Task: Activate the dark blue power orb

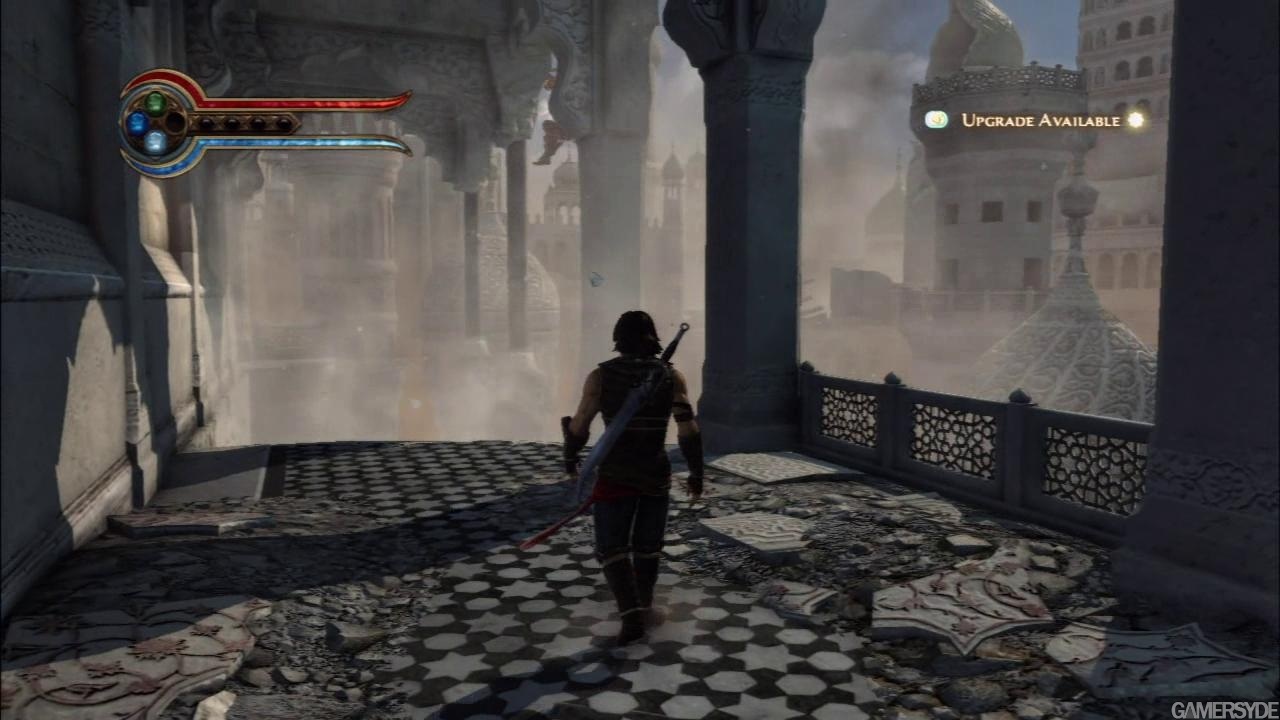Action: [x=137, y=122]
